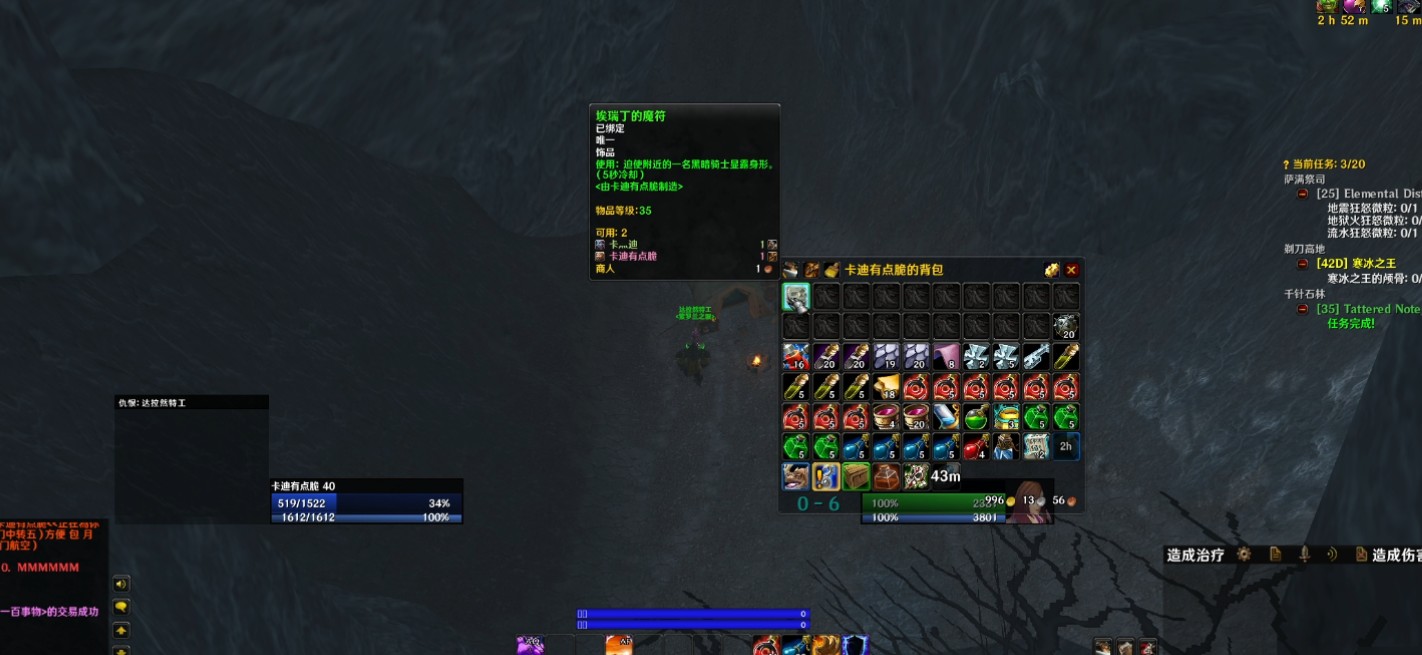Select the red potion stack of 4
1422x655 pixels.
975,447
